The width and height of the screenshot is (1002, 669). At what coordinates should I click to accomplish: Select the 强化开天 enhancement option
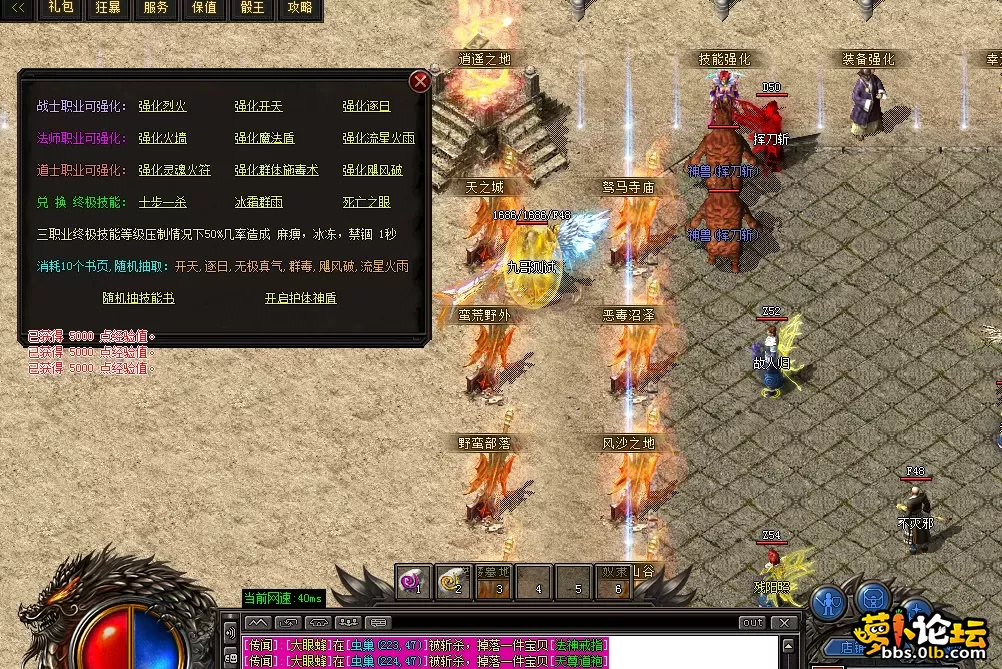point(258,106)
